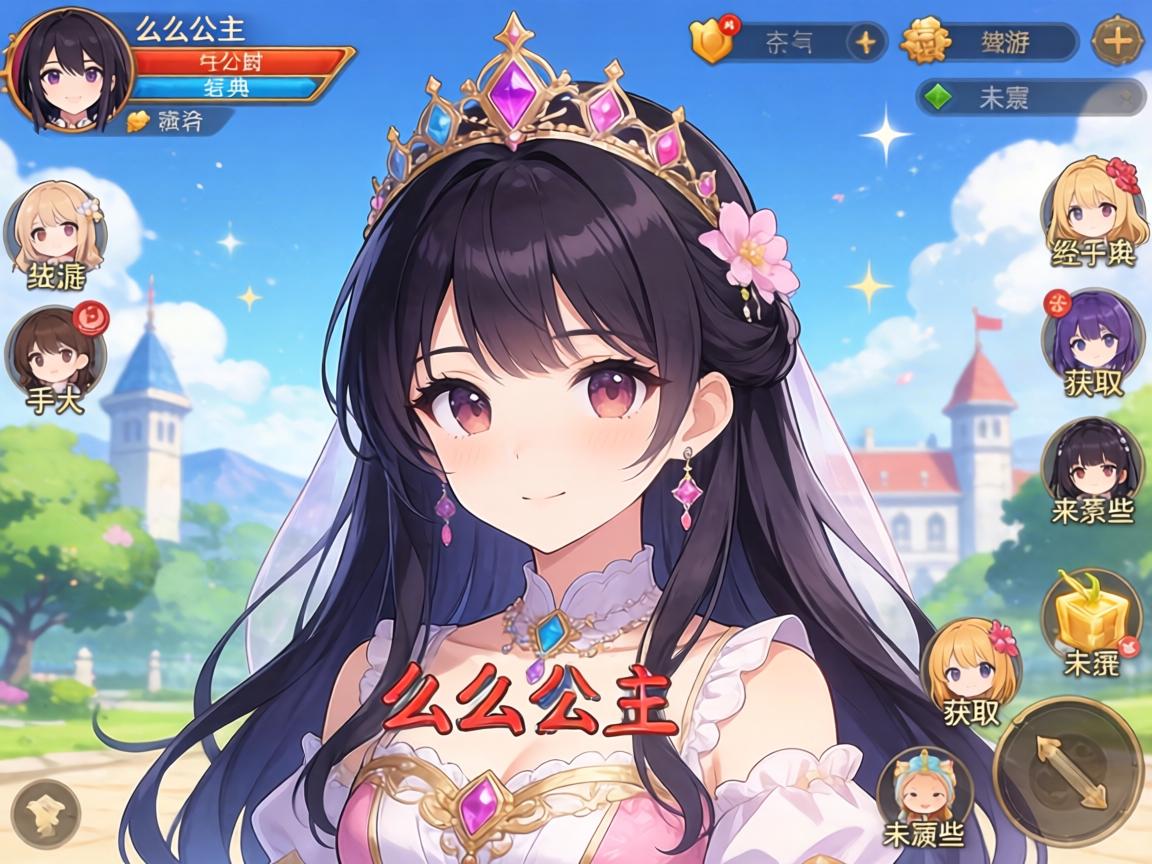Tap the large sword attack button
1152x864 pixels.
(x=1068, y=771)
